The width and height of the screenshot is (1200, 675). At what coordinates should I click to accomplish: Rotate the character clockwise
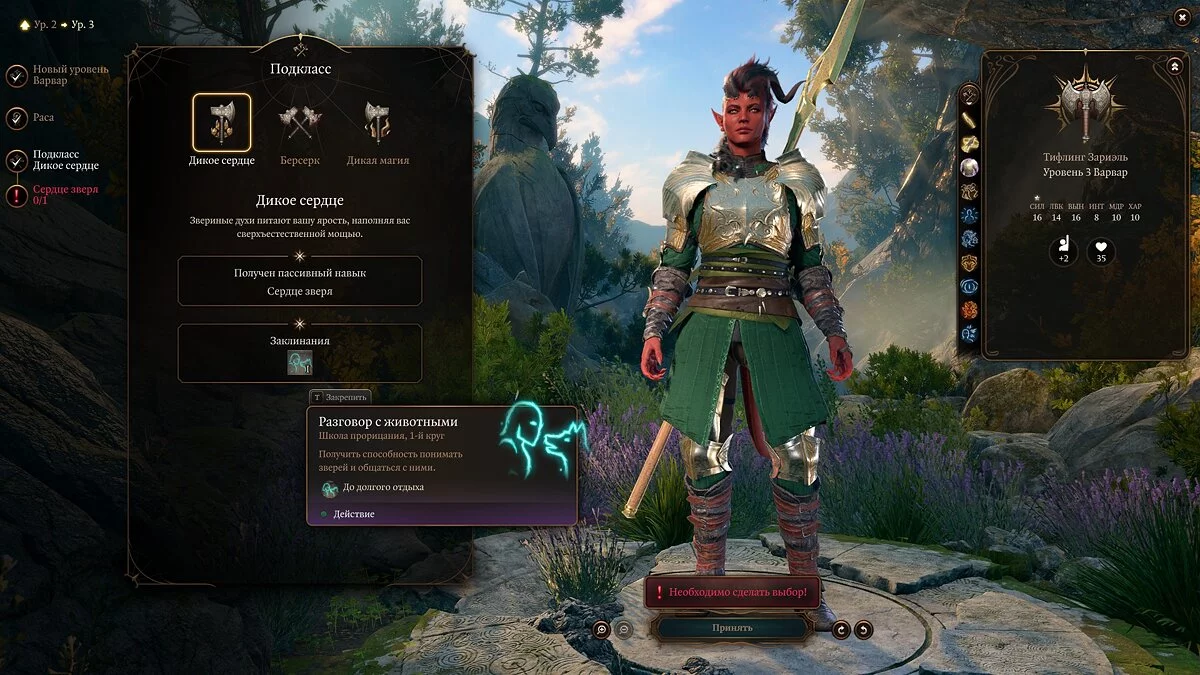(841, 629)
